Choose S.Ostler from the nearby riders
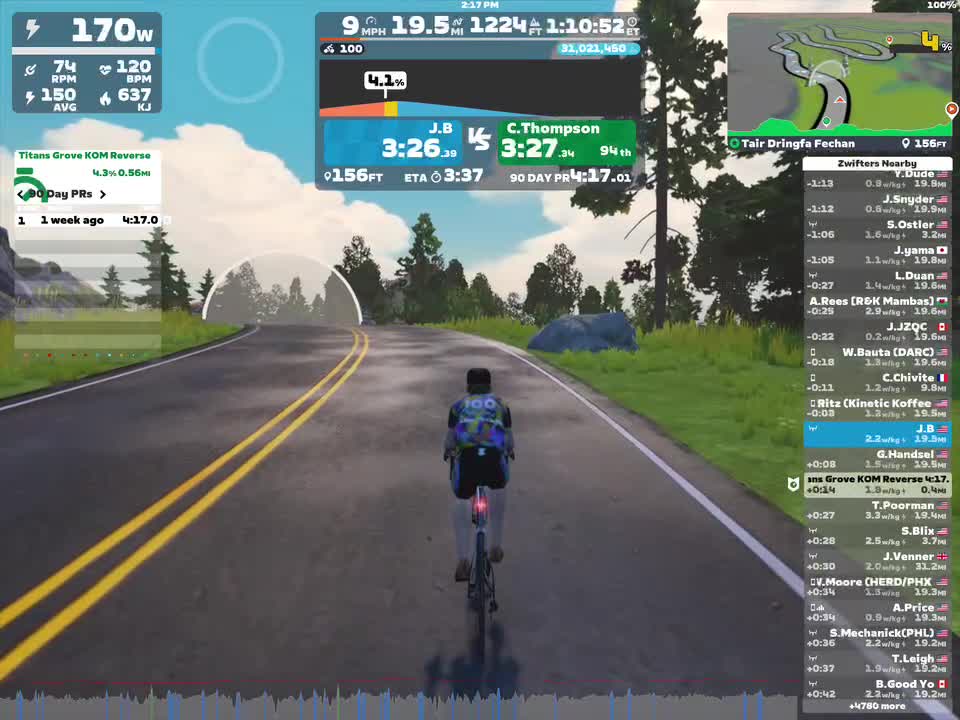The image size is (960, 720). (x=877, y=229)
